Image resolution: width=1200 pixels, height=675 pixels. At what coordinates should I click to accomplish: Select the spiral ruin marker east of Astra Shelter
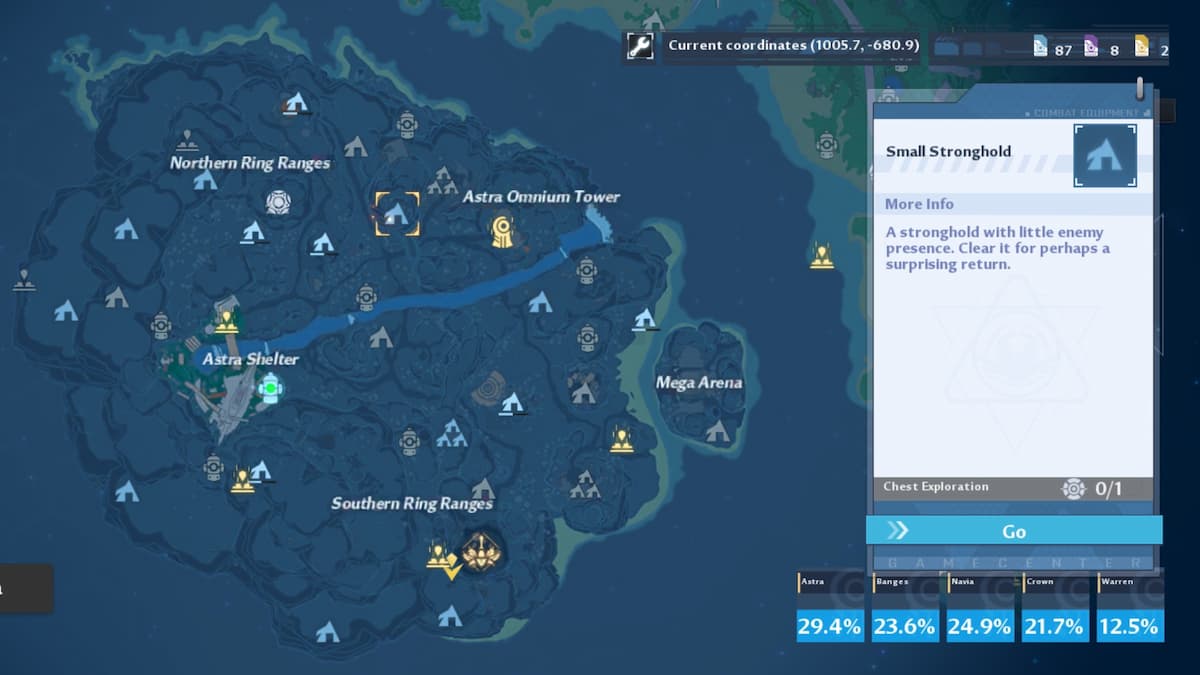pos(489,387)
